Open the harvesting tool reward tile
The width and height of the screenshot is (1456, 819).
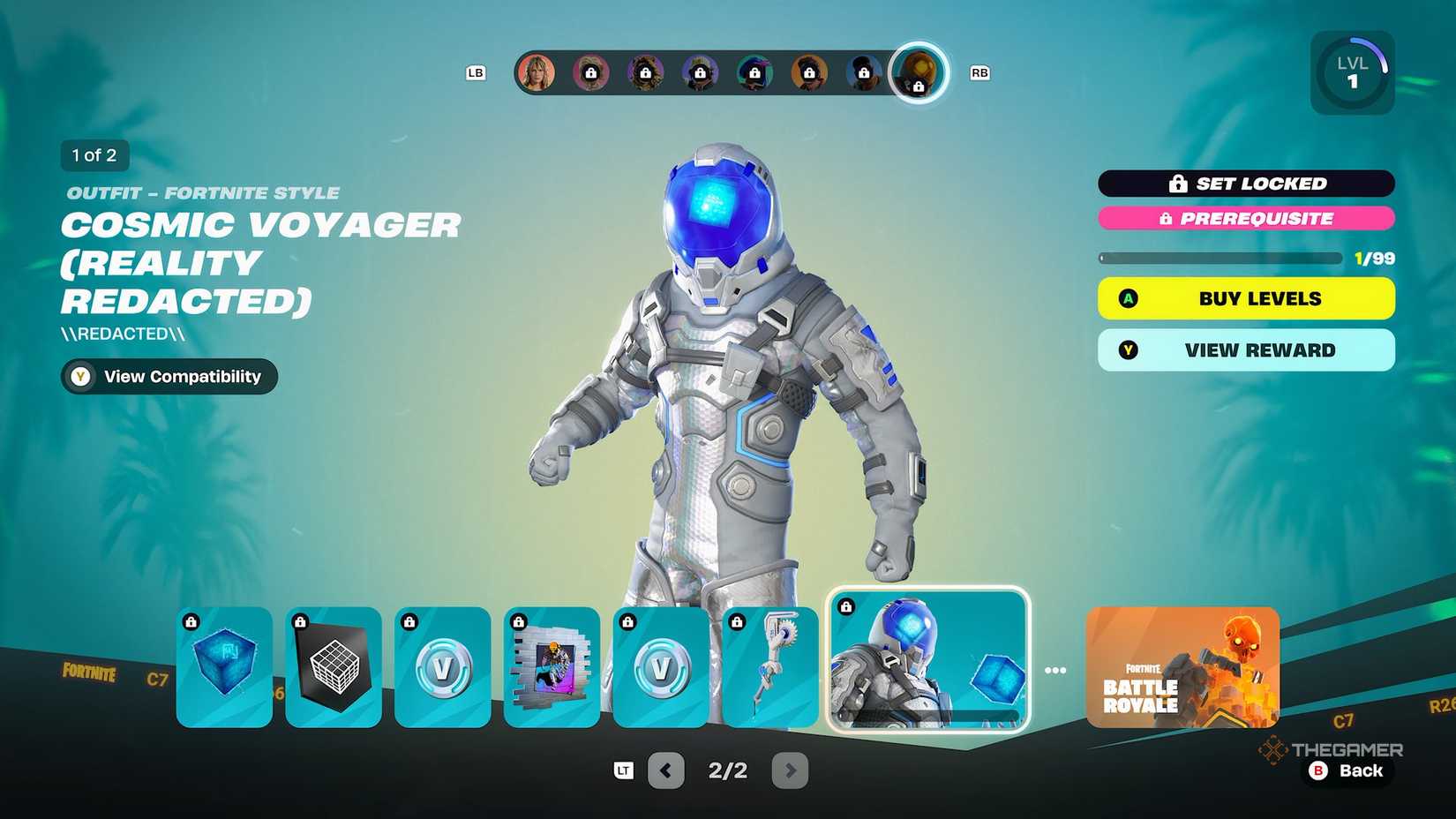click(769, 668)
